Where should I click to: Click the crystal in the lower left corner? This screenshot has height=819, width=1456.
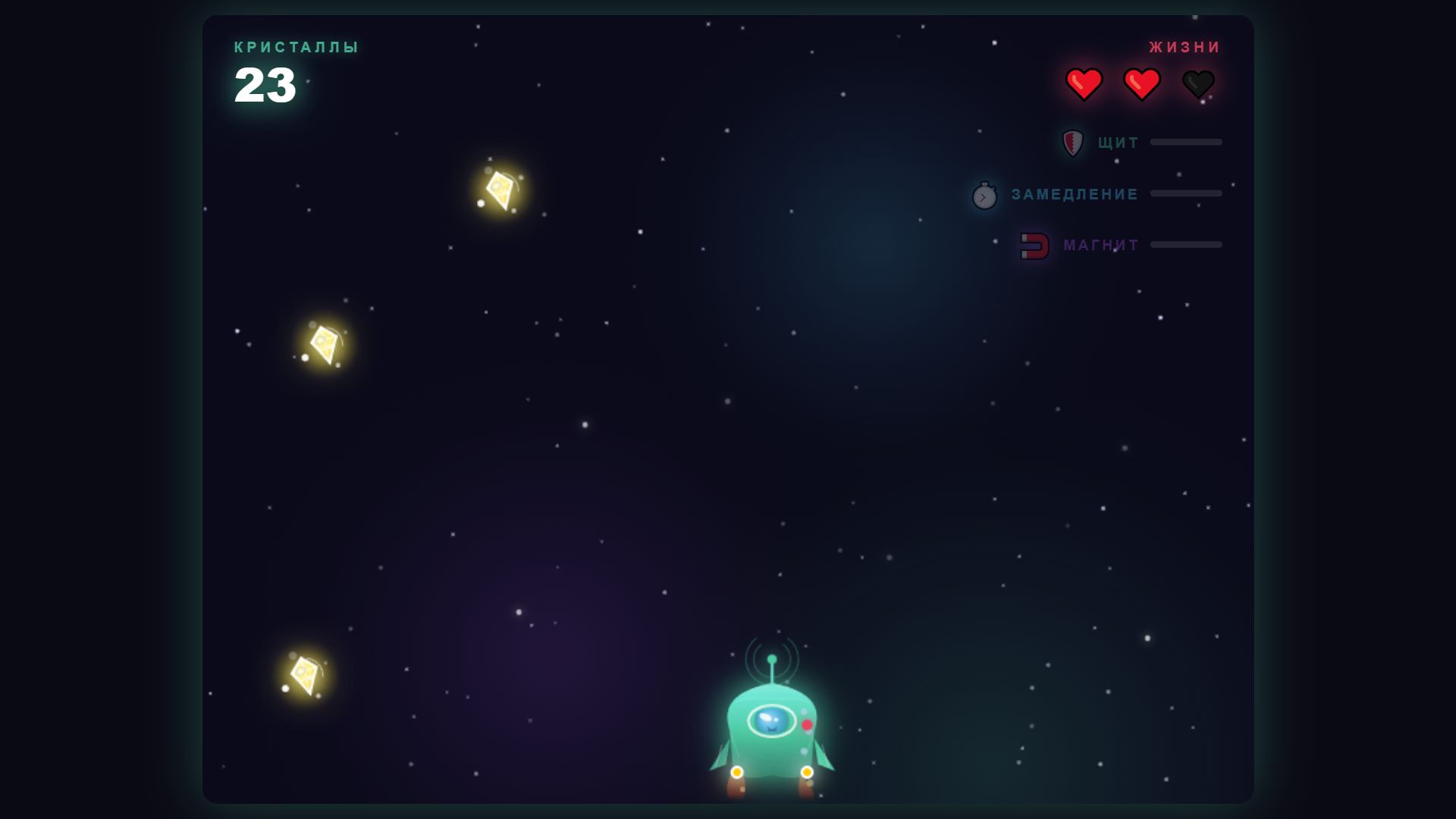click(303, 674)
